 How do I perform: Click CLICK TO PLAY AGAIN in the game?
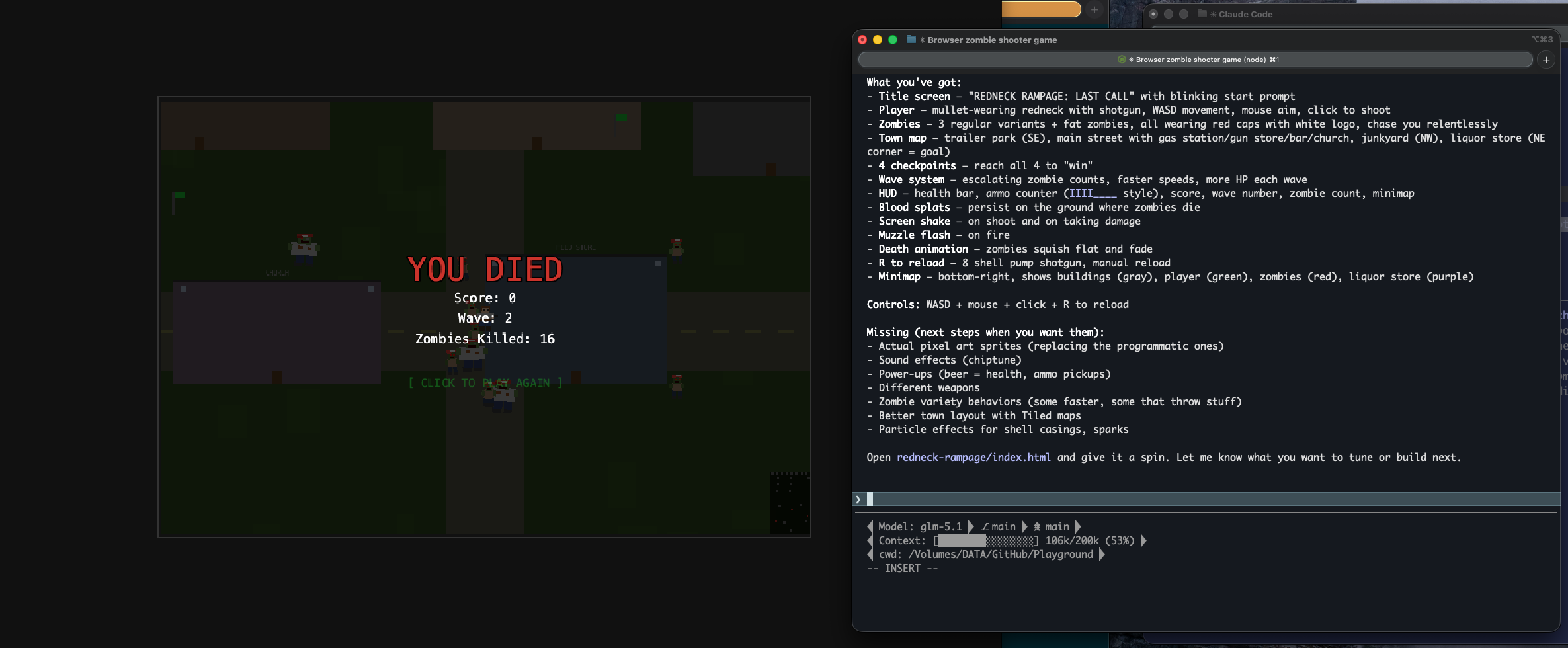[x=485, y=383]
